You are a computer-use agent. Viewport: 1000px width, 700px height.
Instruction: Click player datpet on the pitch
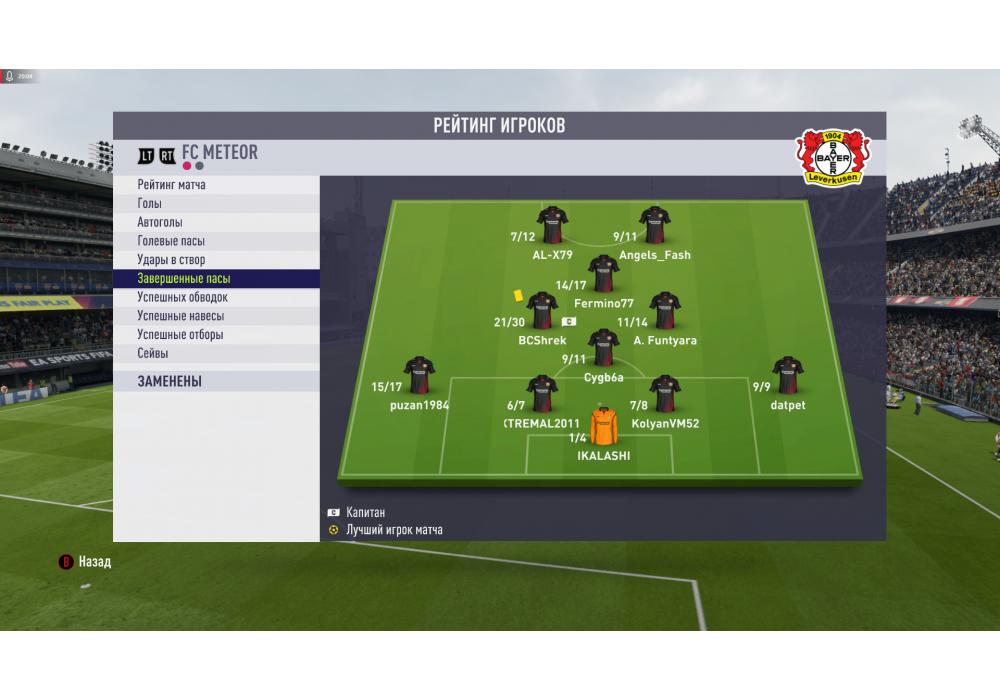coord(788,376)
